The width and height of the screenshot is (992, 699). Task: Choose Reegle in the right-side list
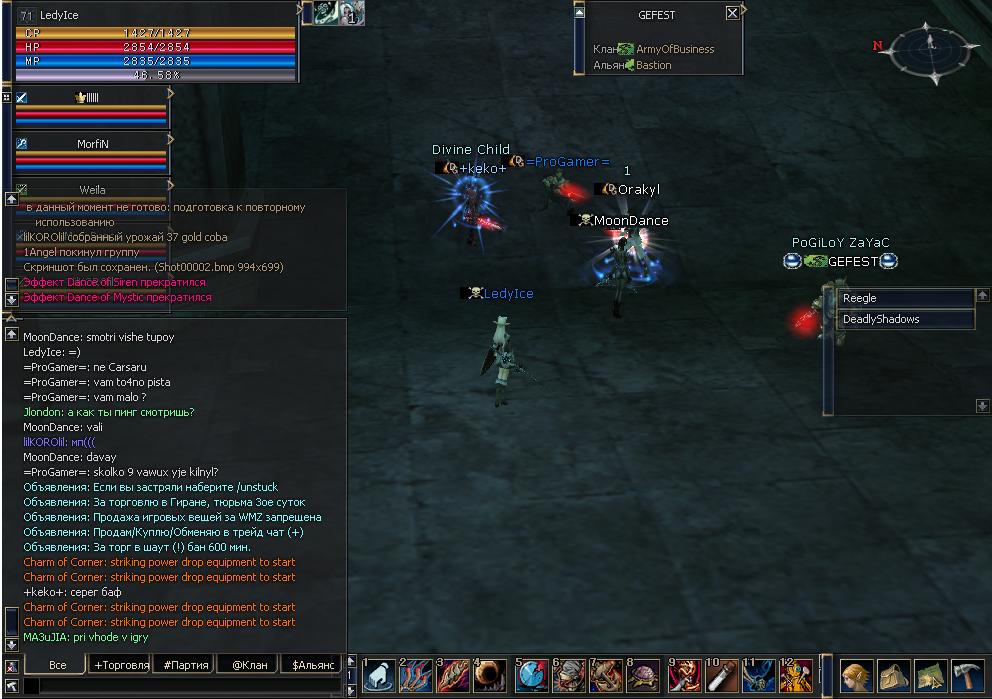[905, 298]
